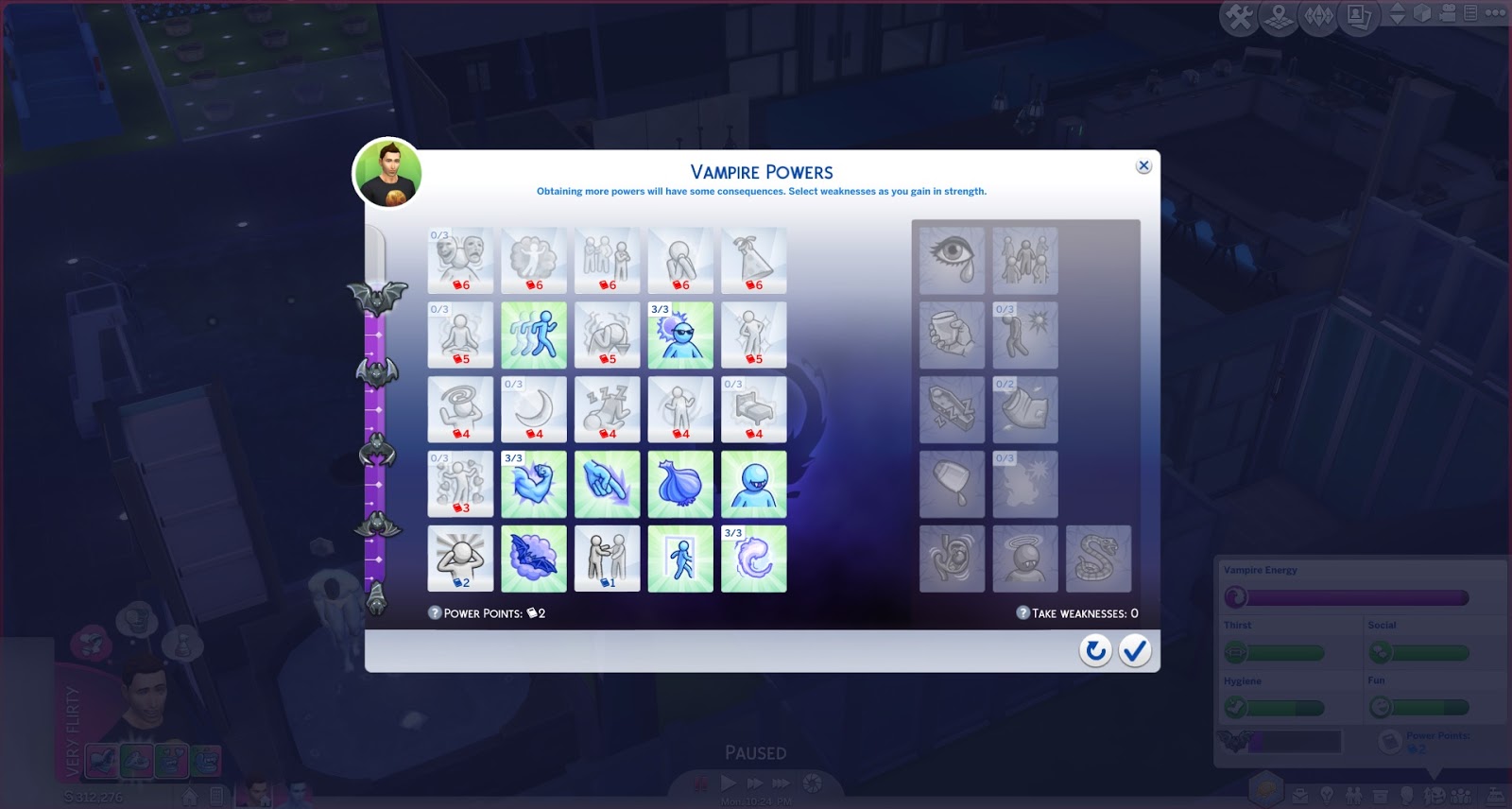Choose the Vampiric Strength flexing arm power

click(x=534, y=483)
